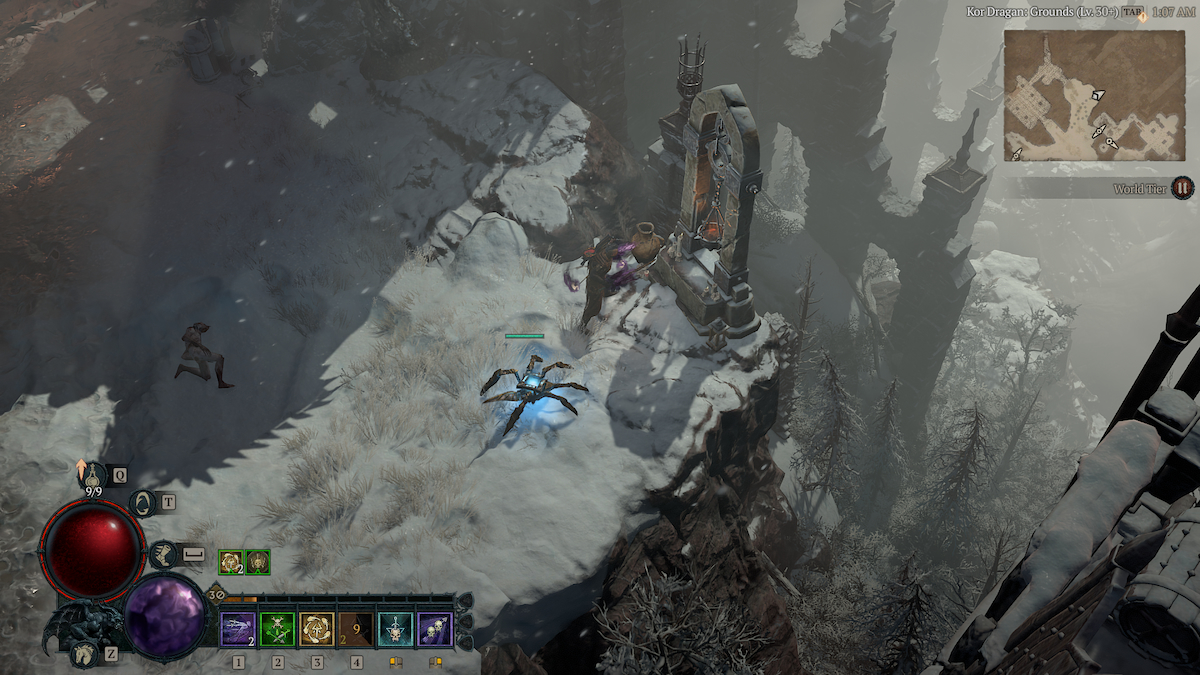
Task: Click the level 30 badge
Action: (x=216, y=594)
